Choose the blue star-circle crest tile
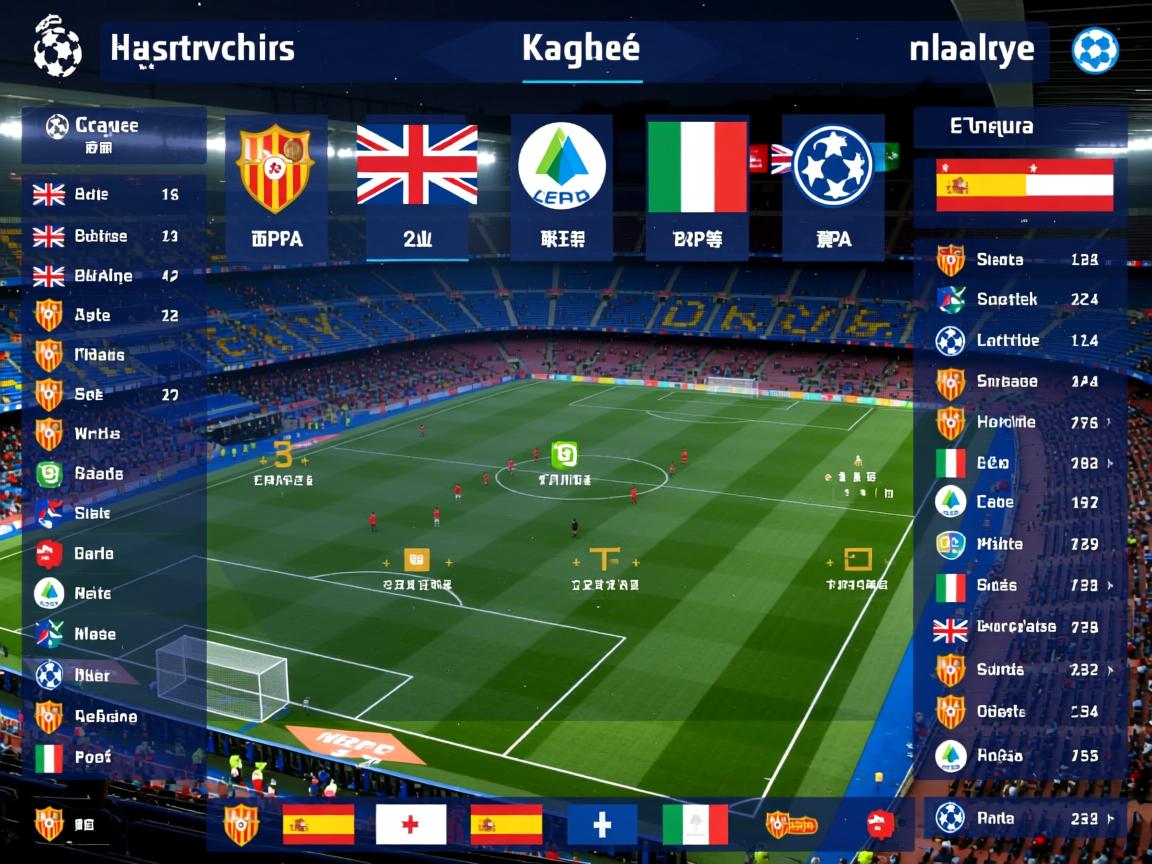Screen dimensions: 1152x864 coord(833,186)
